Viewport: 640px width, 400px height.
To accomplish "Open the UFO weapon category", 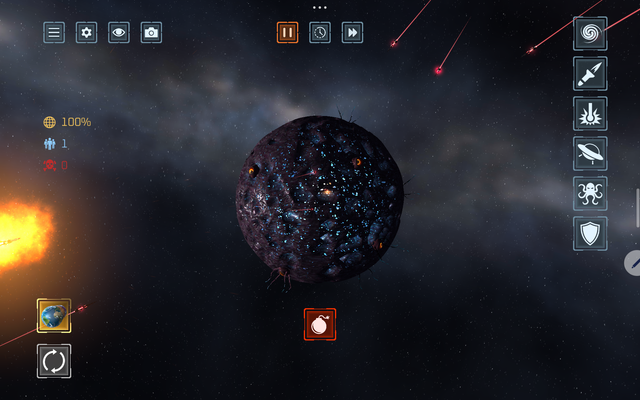I will [590, 153].
